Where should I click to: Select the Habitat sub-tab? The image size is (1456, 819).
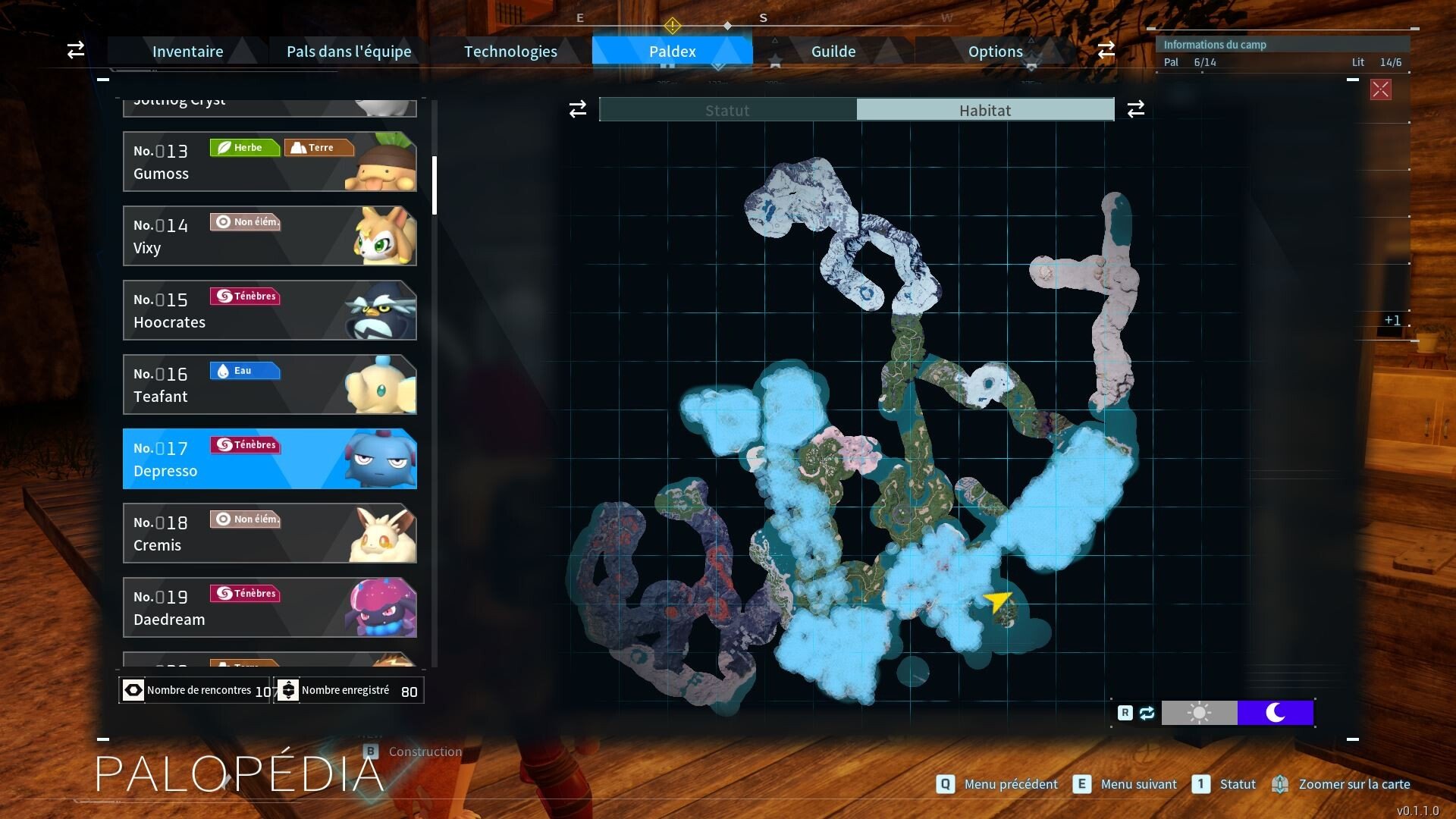985,110
